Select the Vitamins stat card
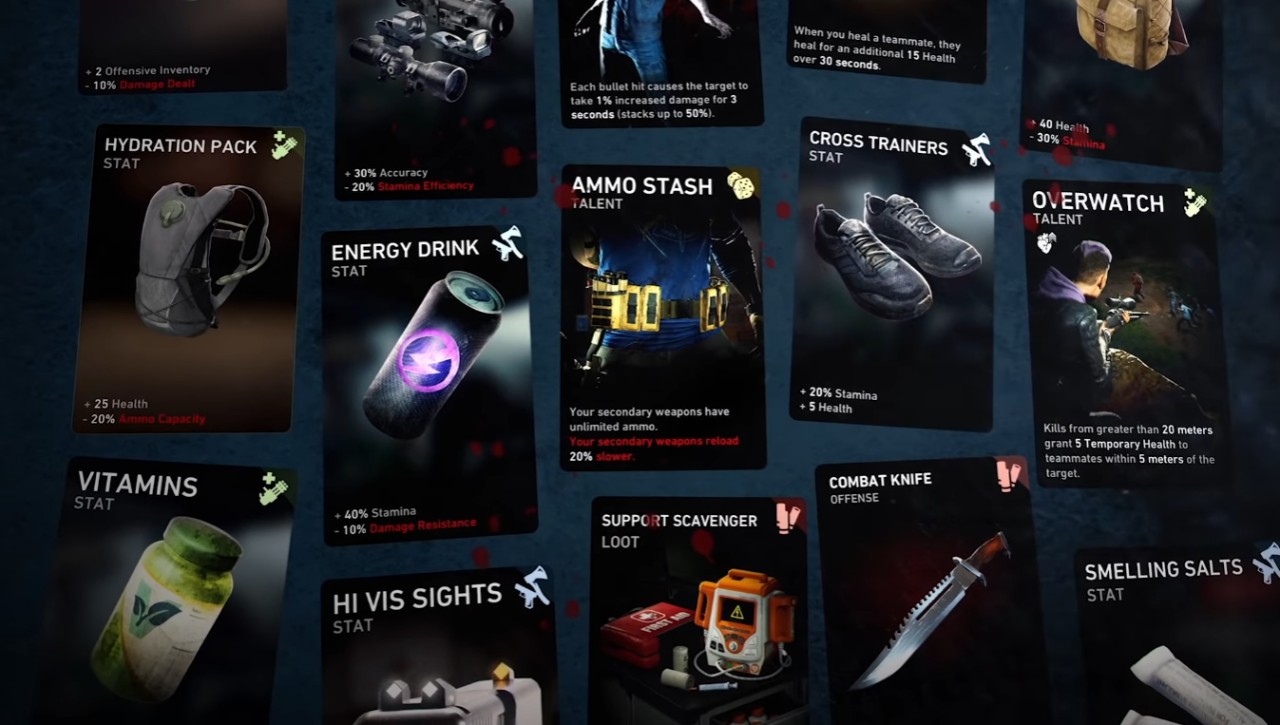The width and height of the screenshot is (1280, 725). [165, 592]
